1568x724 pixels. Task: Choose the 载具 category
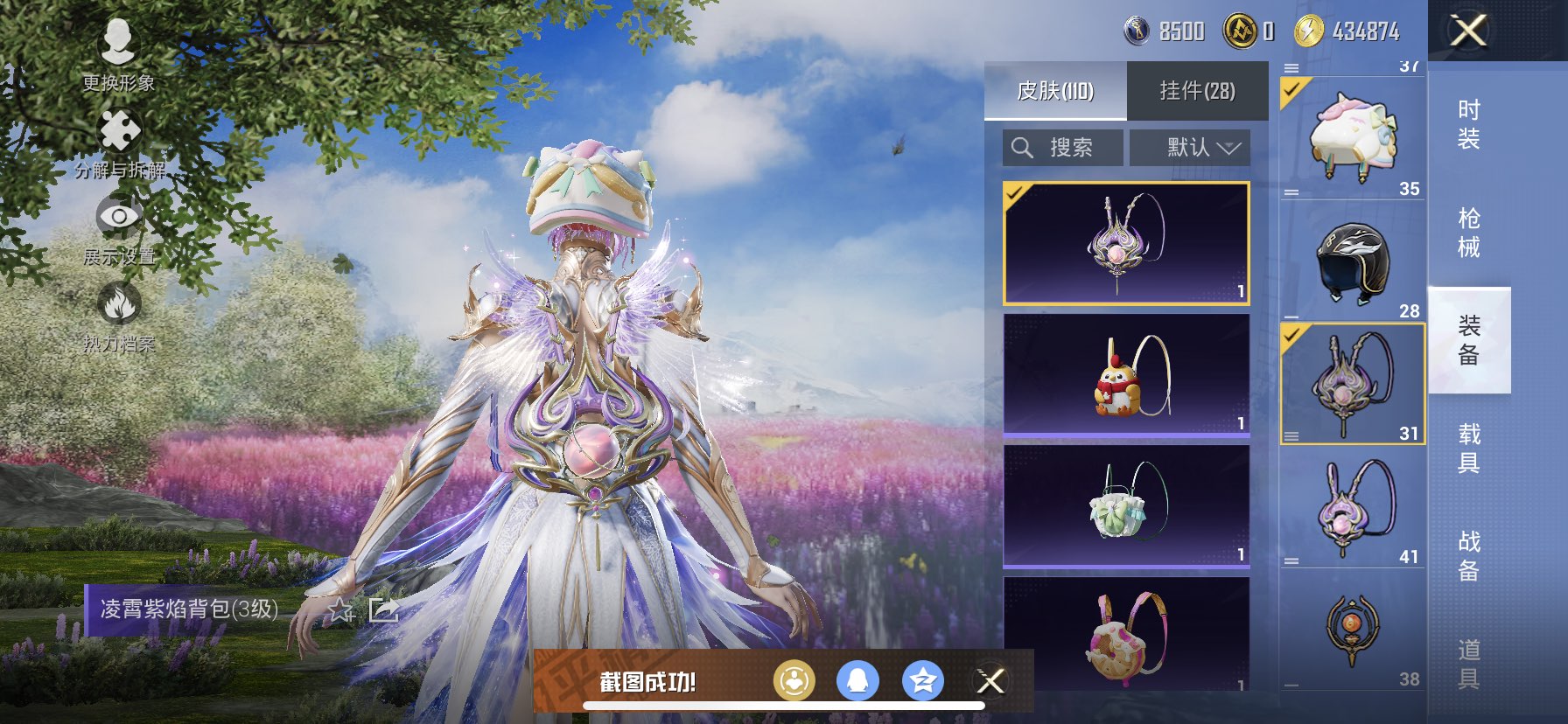coord(1469,449)
